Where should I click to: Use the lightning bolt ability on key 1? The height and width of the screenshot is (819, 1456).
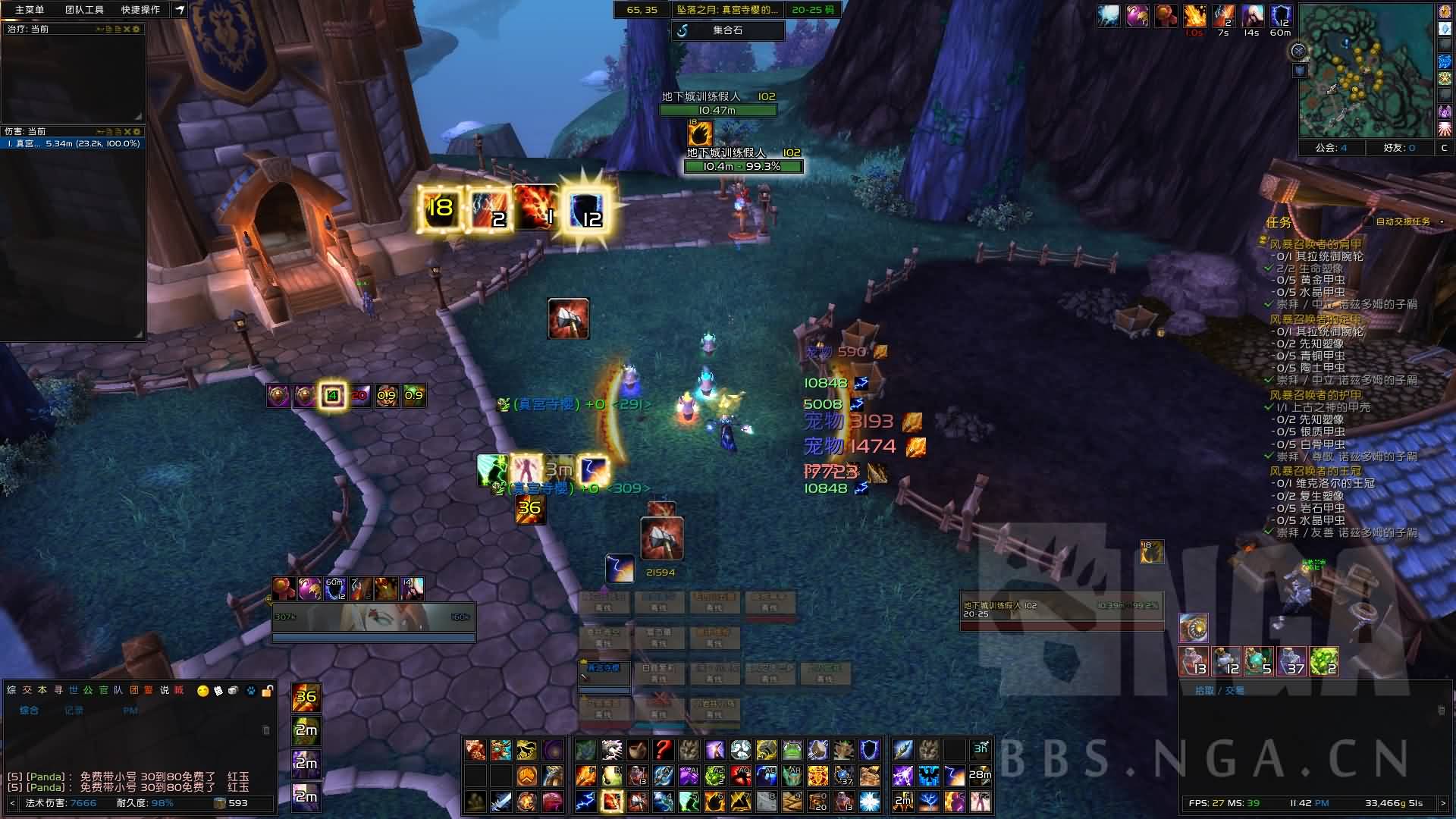pyautogui.click(x=585, y=801)
